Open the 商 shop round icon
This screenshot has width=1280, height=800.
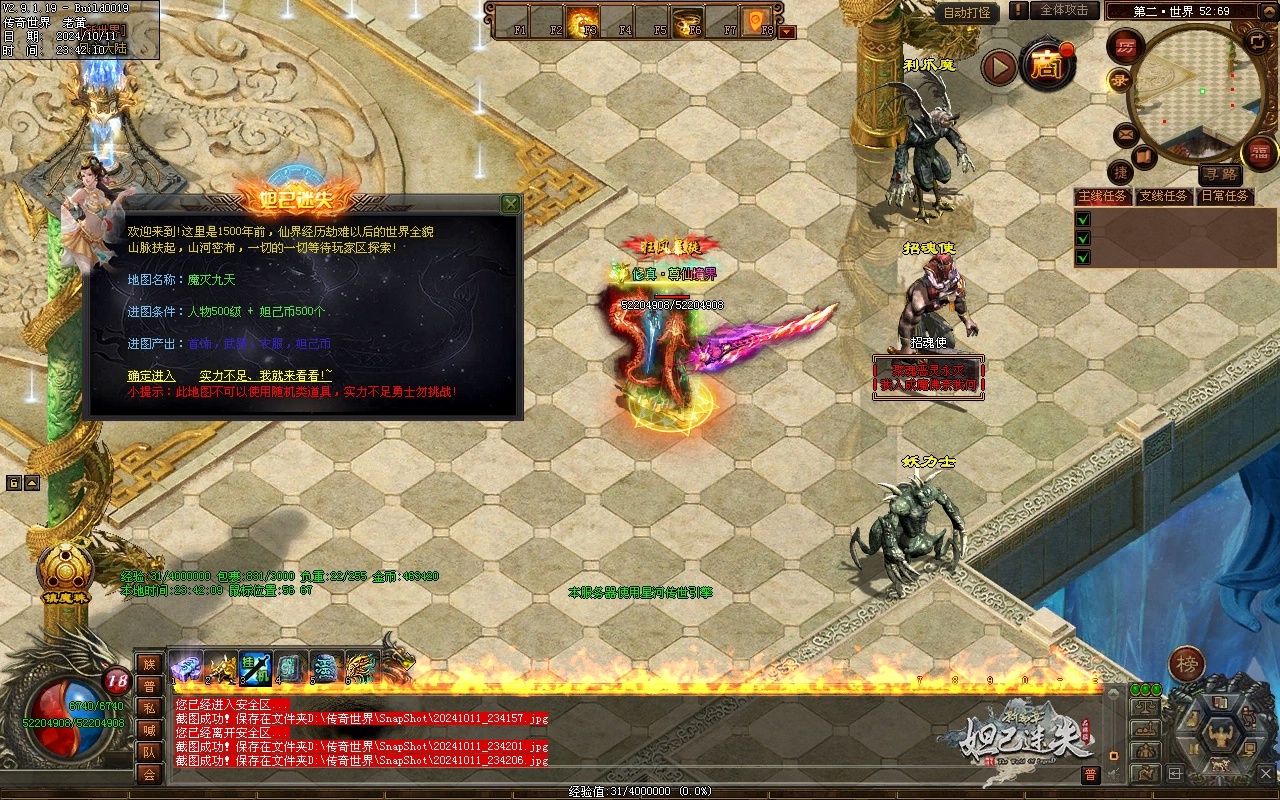tap(1046, 65)
